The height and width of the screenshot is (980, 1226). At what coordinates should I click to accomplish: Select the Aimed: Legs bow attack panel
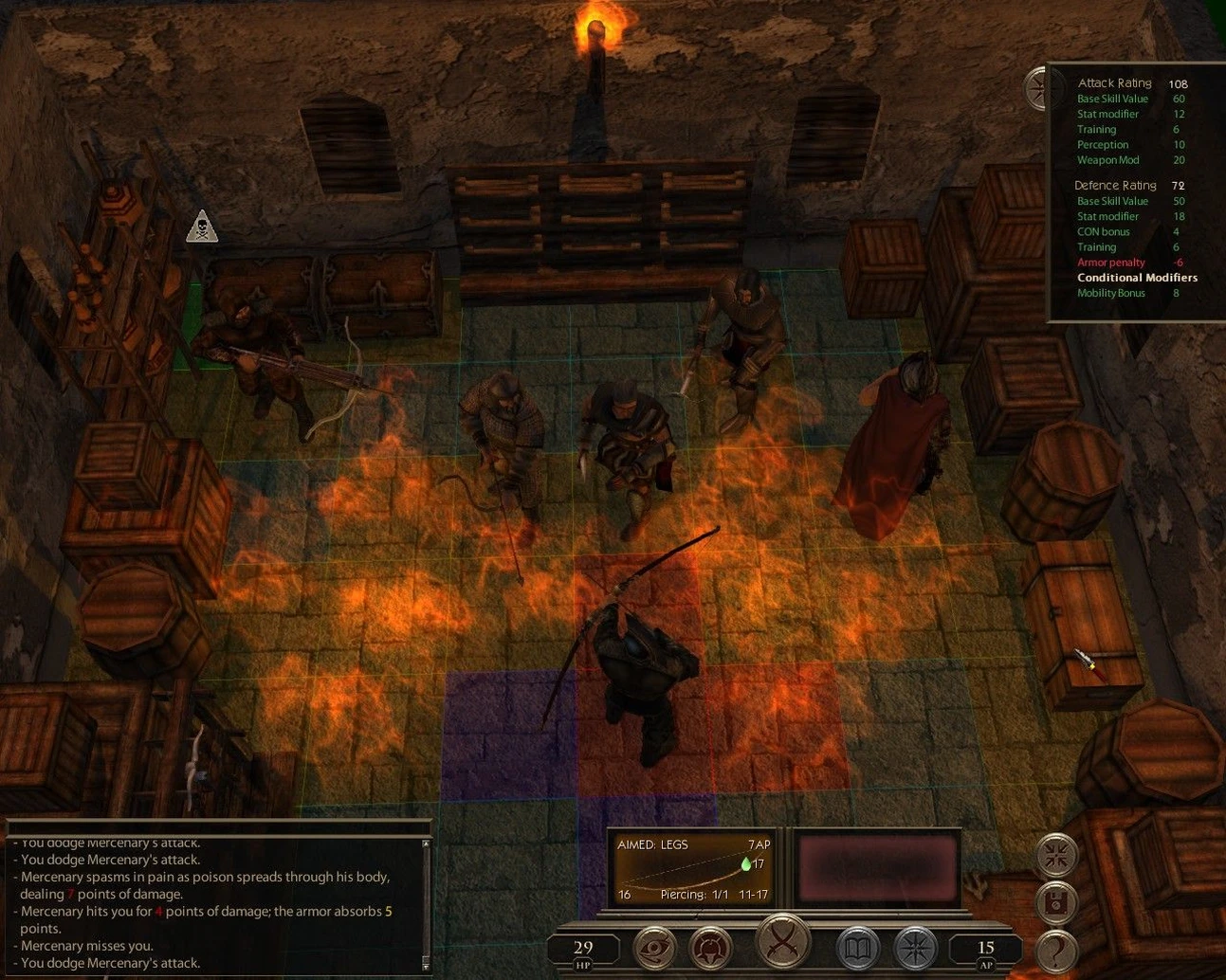[693, 869]
